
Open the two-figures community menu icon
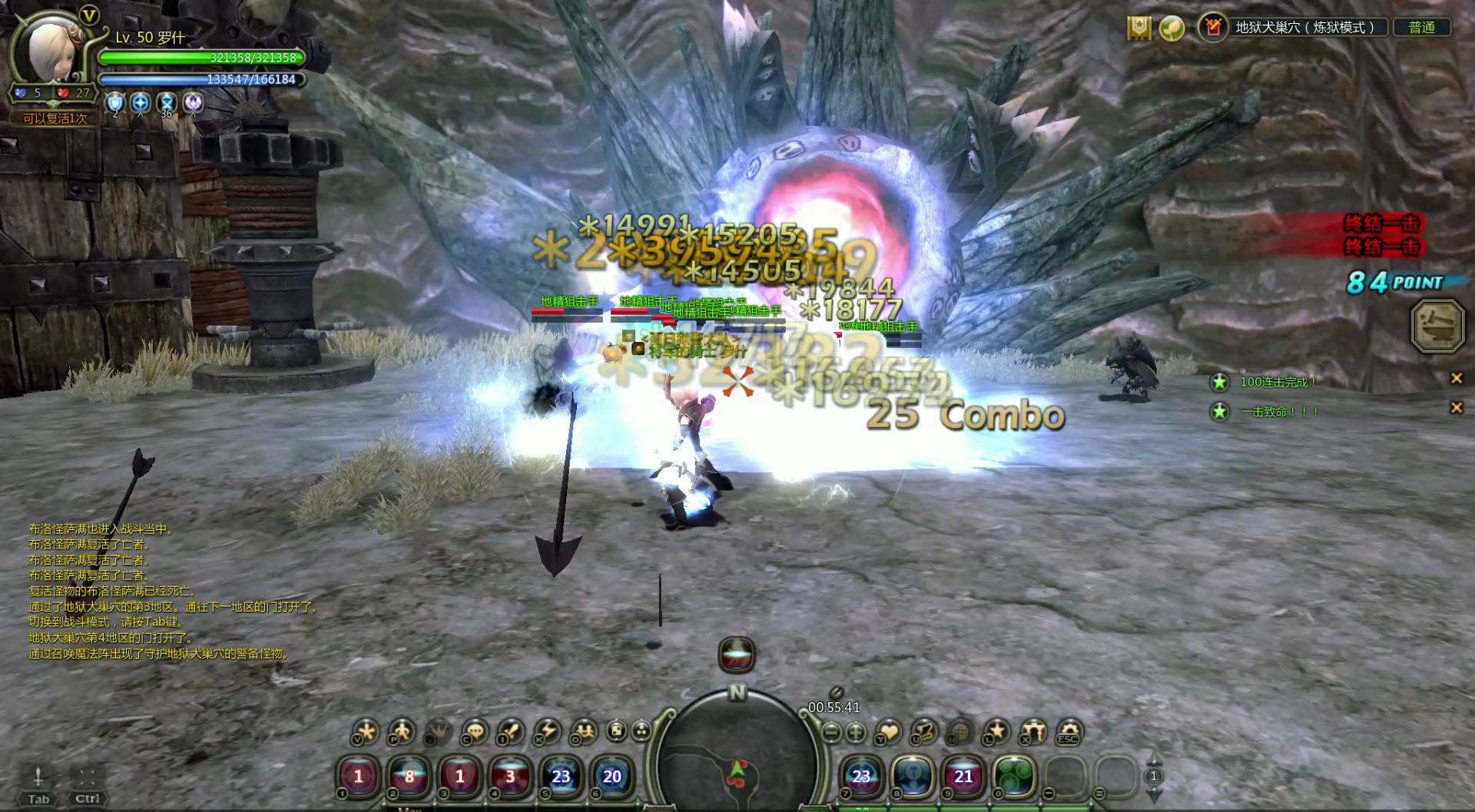(x=584, y=731)
